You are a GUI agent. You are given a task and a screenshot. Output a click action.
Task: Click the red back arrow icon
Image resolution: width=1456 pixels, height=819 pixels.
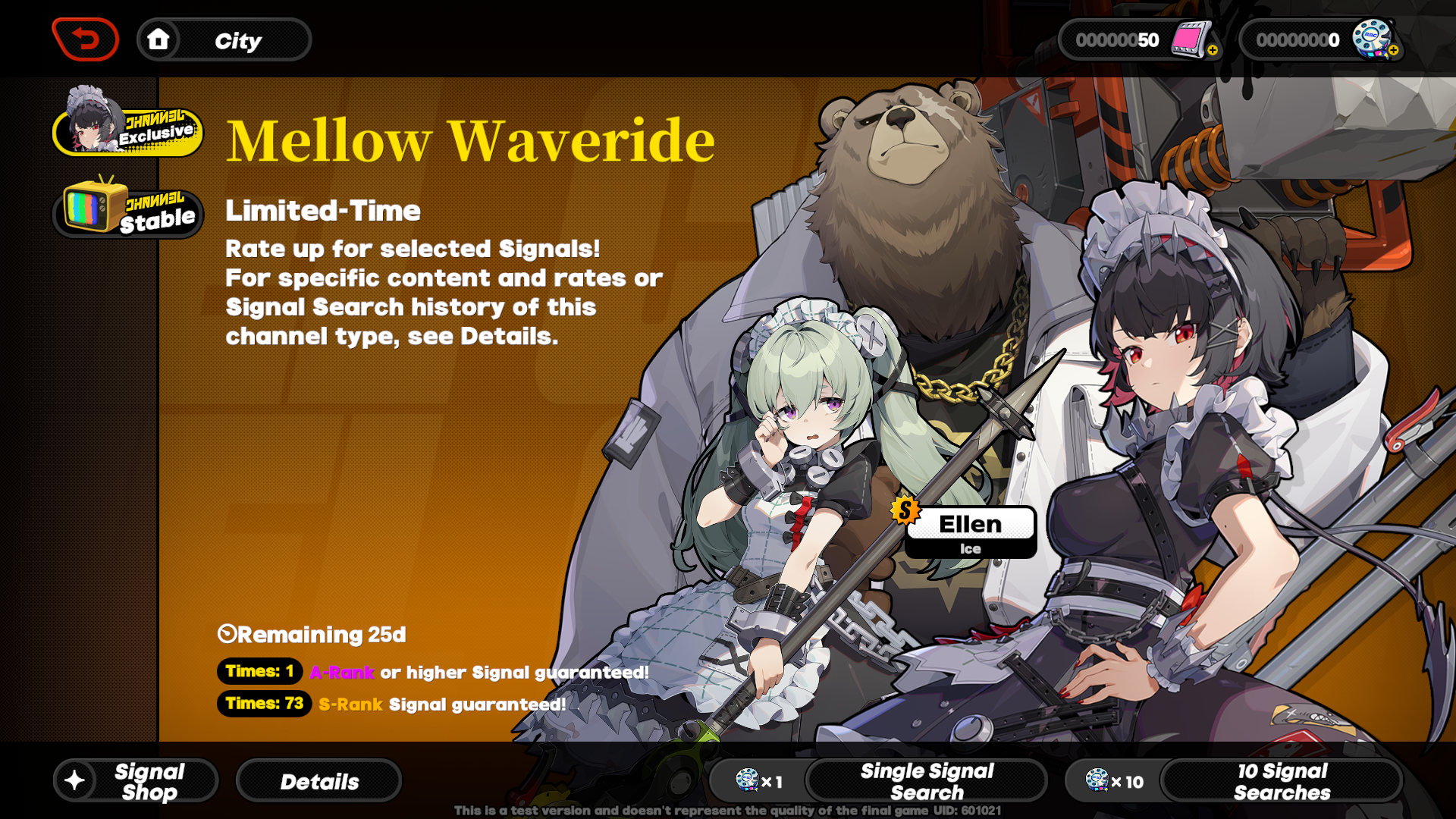pos(85,39)
